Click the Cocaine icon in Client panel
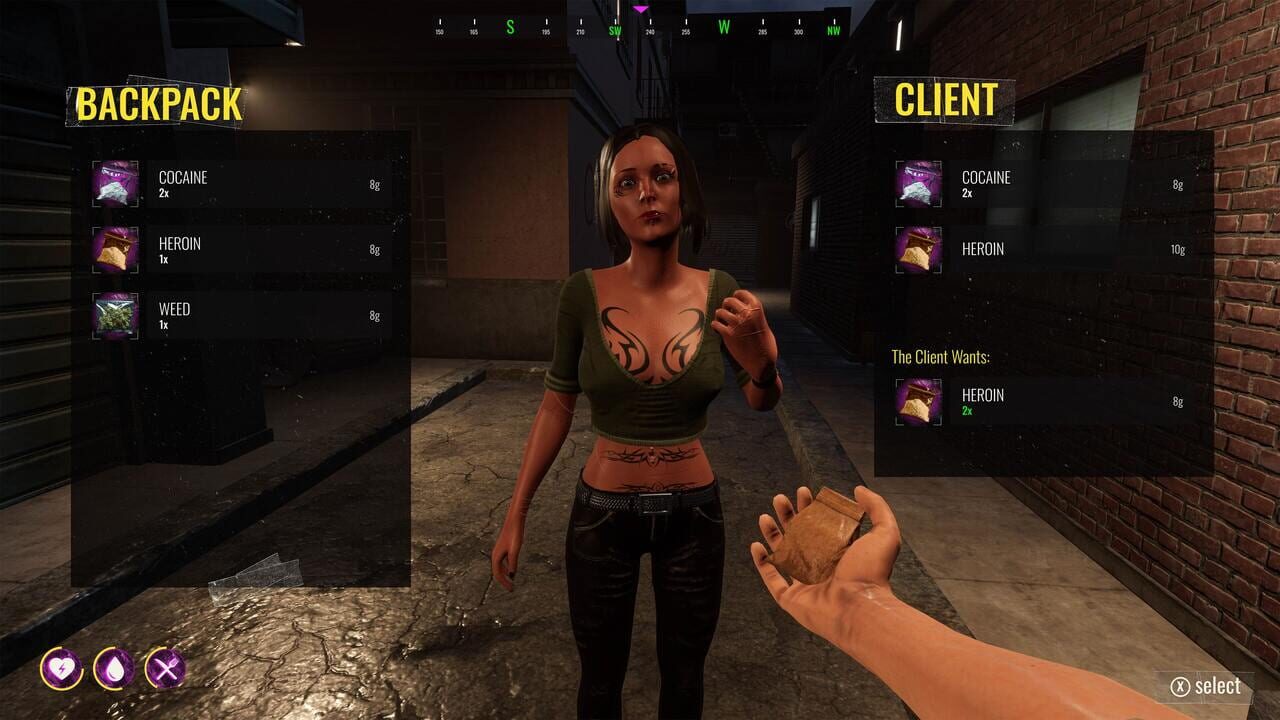This screenshot has height=720, width=1280. point(917,184)
